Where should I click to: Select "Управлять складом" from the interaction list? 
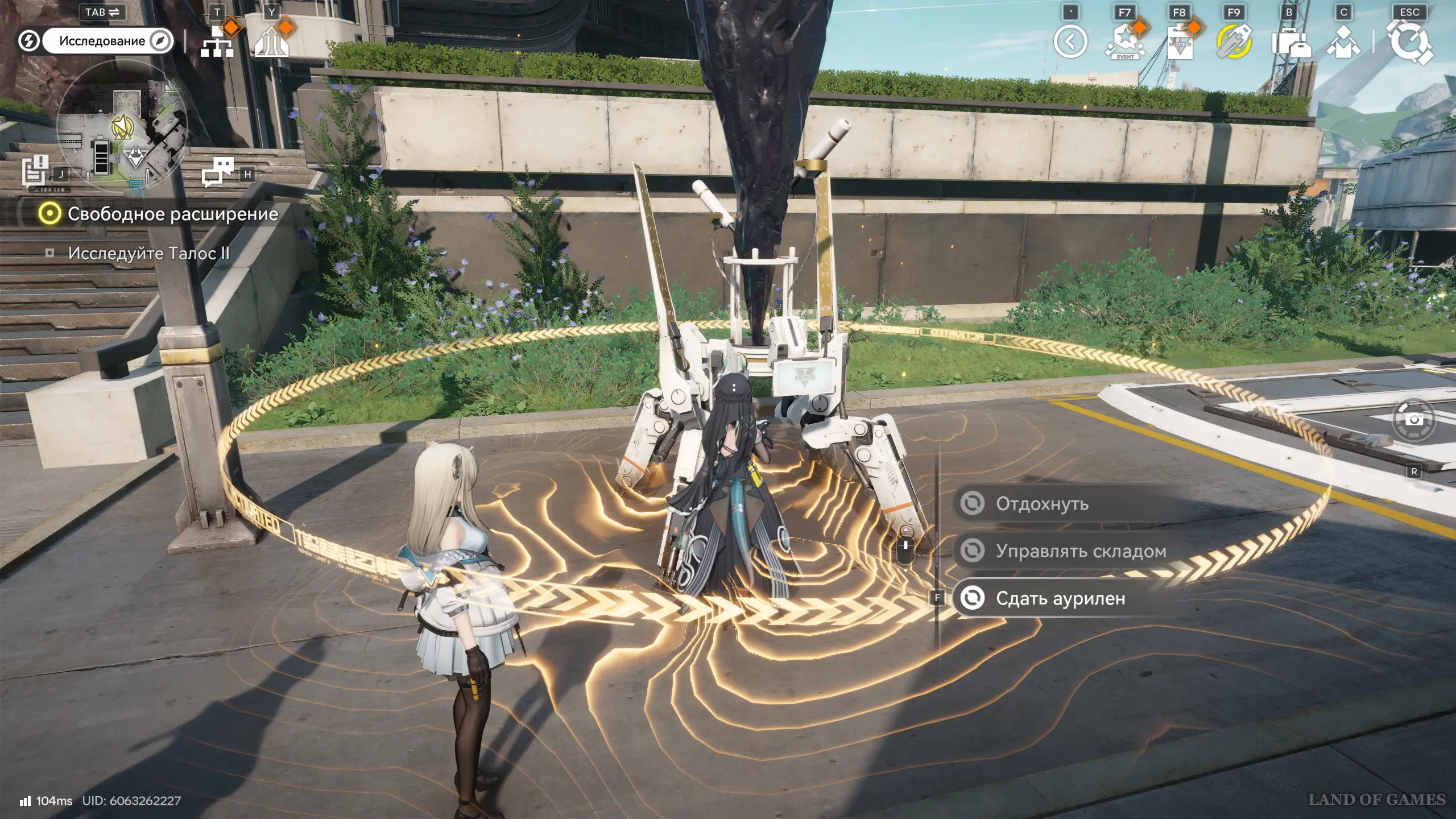1081,551
